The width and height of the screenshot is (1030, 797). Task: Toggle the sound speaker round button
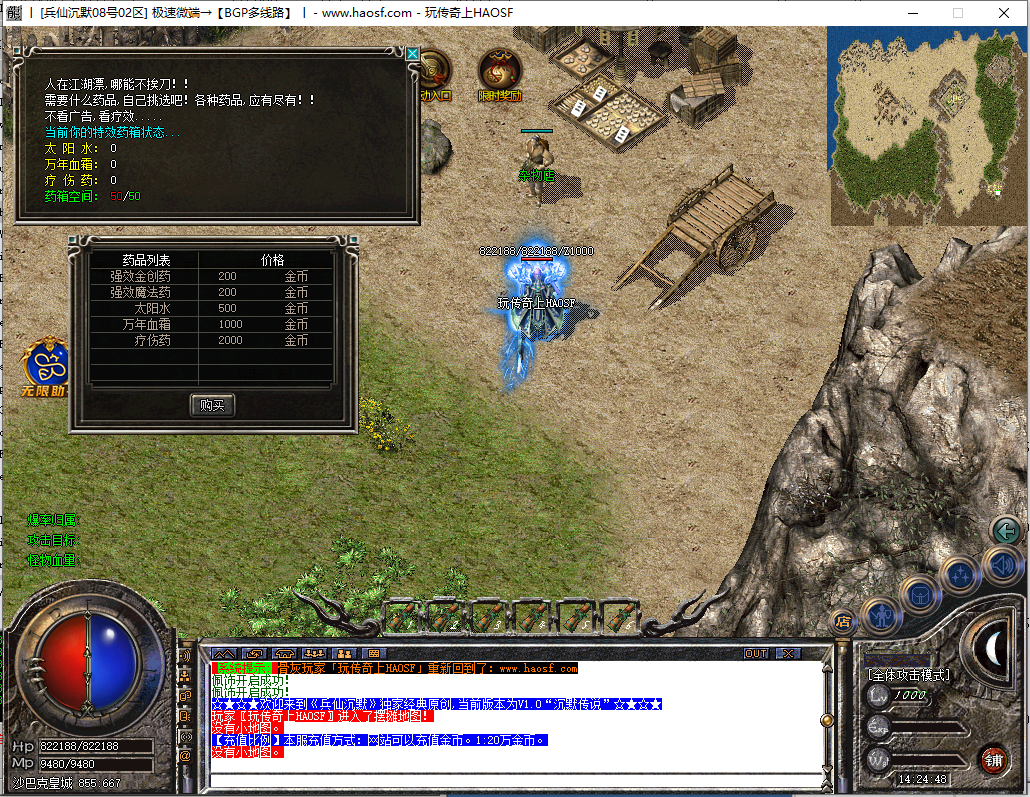[1001, 566]
